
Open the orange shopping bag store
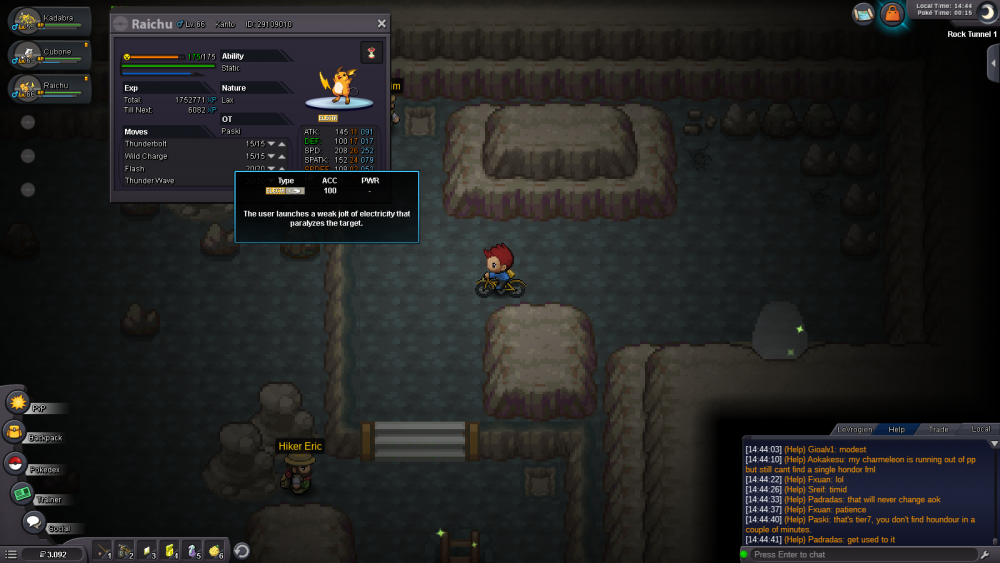893,14
